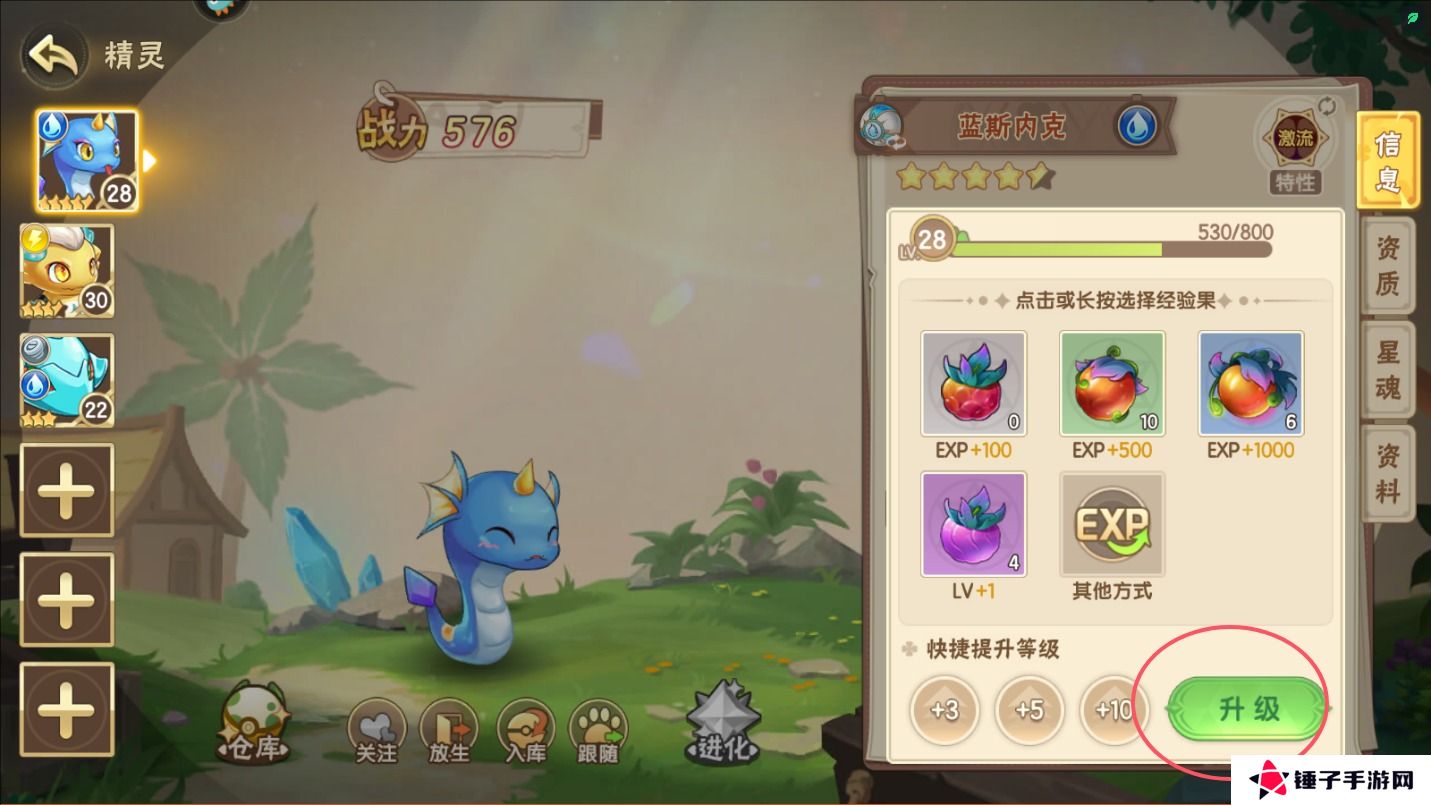This screenshot has width=1431, height=805.
Task: Open 其他方式 EXP options
Action: [x=1112, y=523]
